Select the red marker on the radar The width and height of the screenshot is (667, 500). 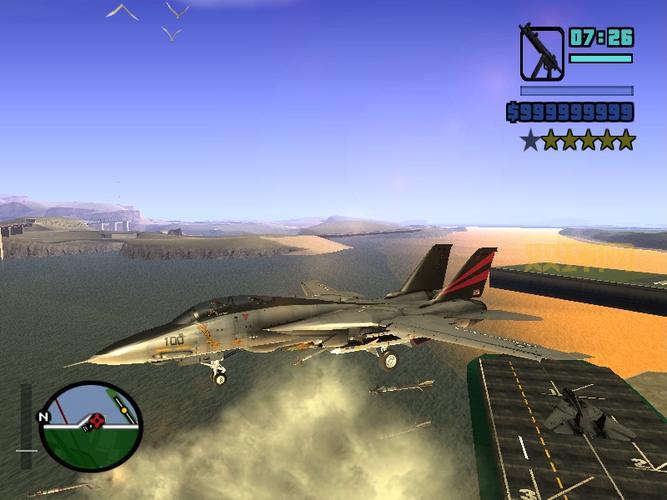(x=94, y=421)
